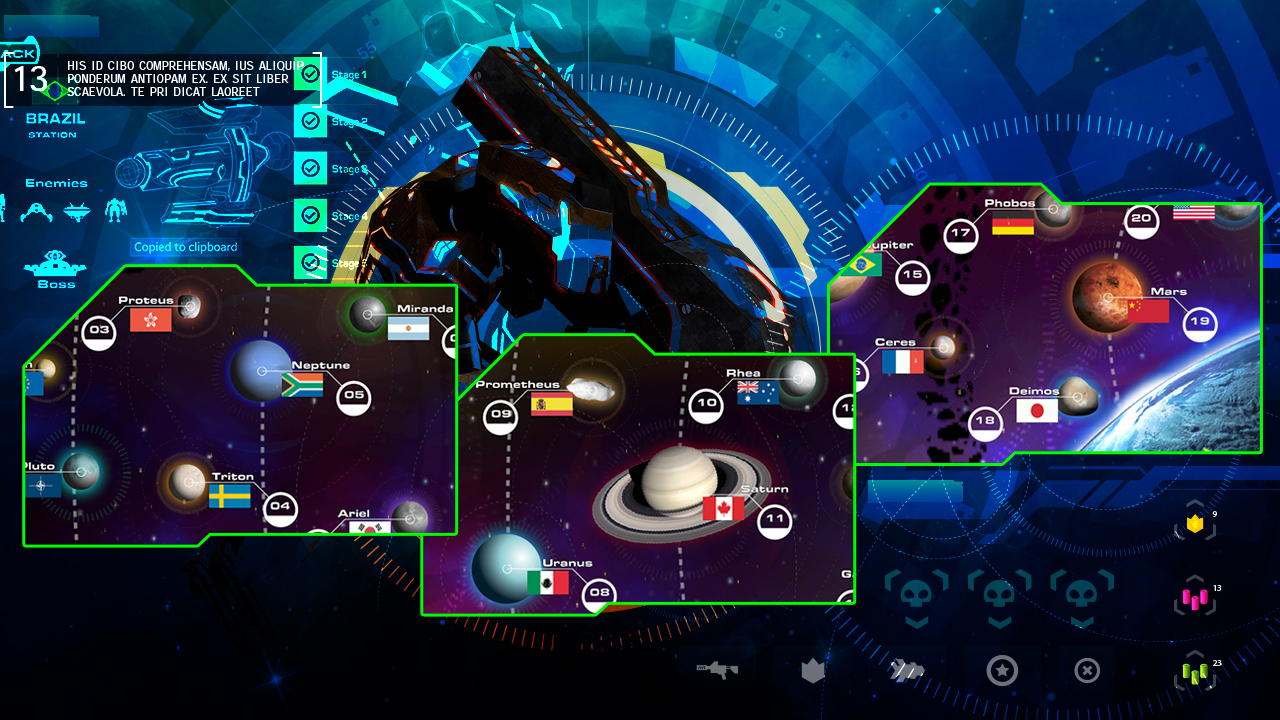This screenshot has width=1280, height=720.
Task: Expand the chevron under the first skull
Action: pos(916,622)
